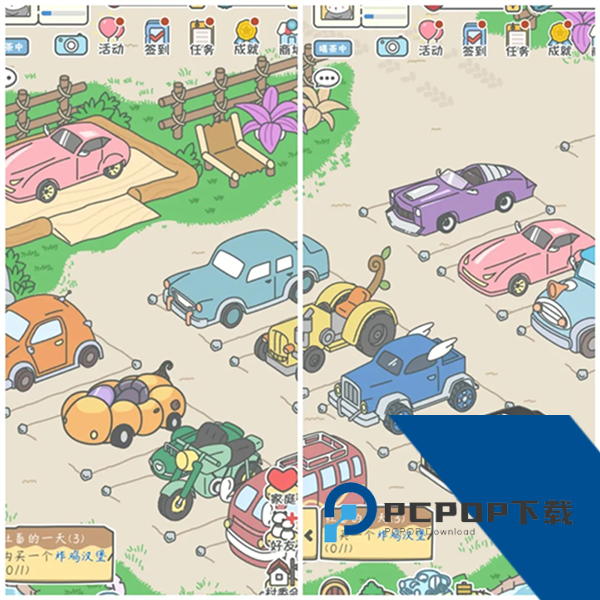The height and width of the screenshot is (600, 600).
Task: Open the 好友 friends icon
Action: coord(284,530)
